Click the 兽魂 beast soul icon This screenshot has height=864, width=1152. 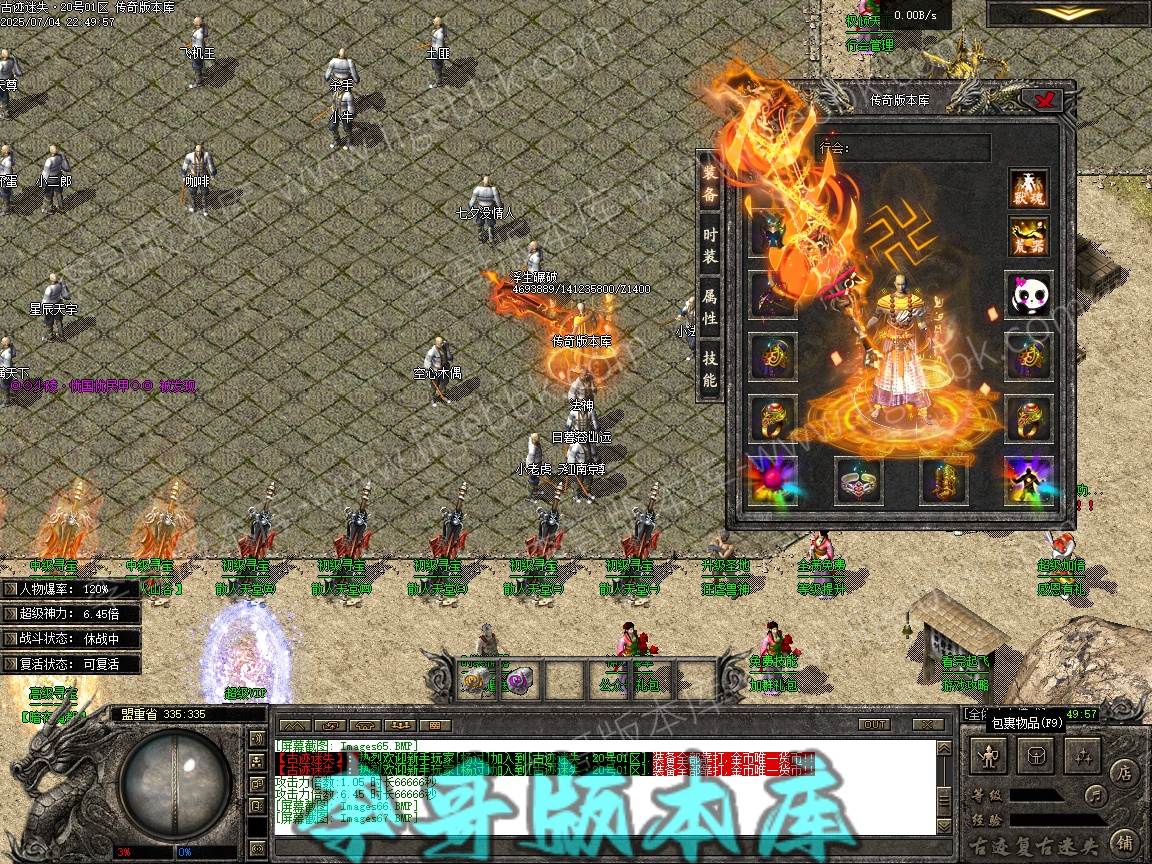click(x=1028, y=189)
